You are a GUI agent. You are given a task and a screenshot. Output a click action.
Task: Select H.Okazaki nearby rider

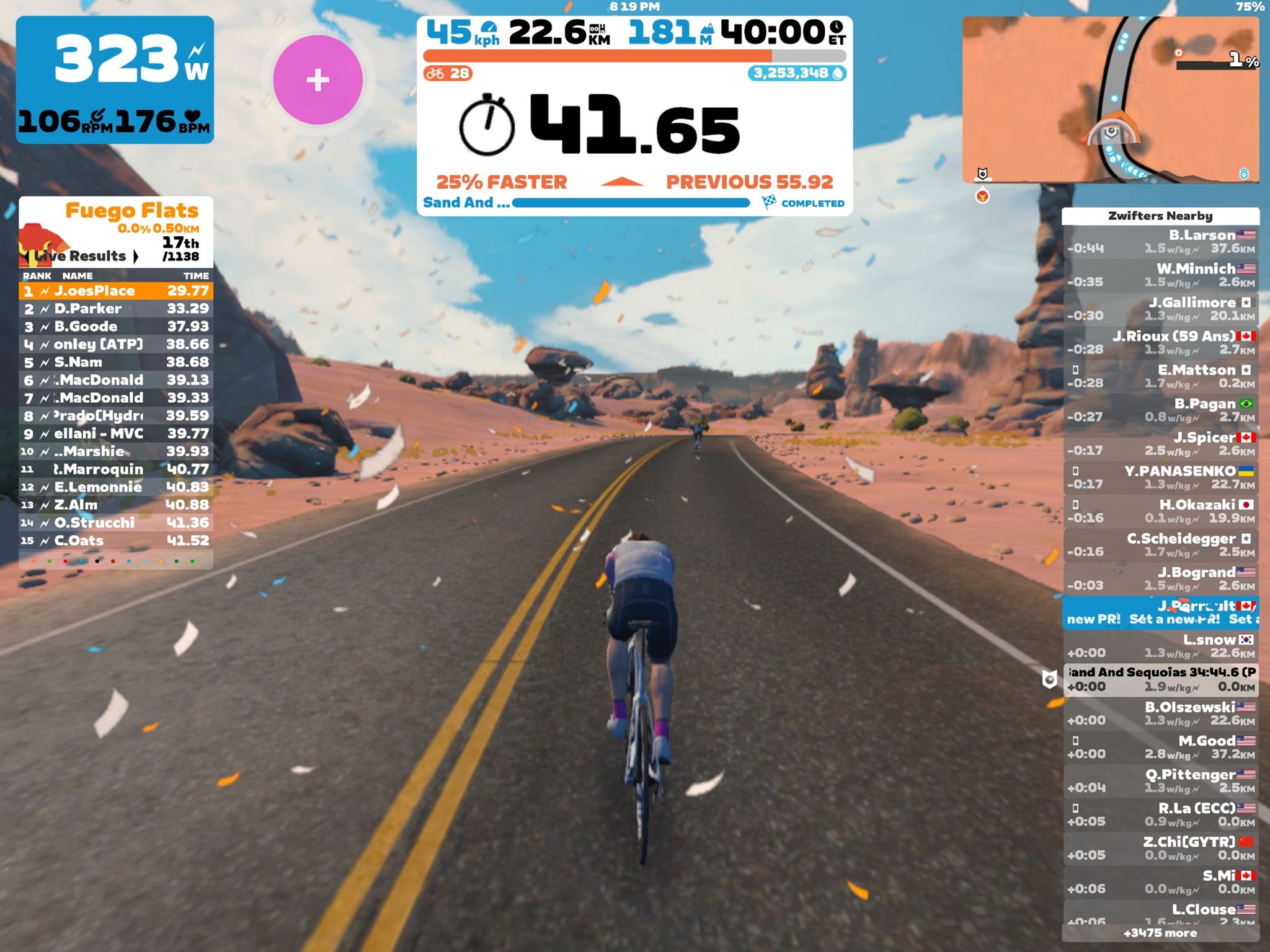(x=1161, y=511)
